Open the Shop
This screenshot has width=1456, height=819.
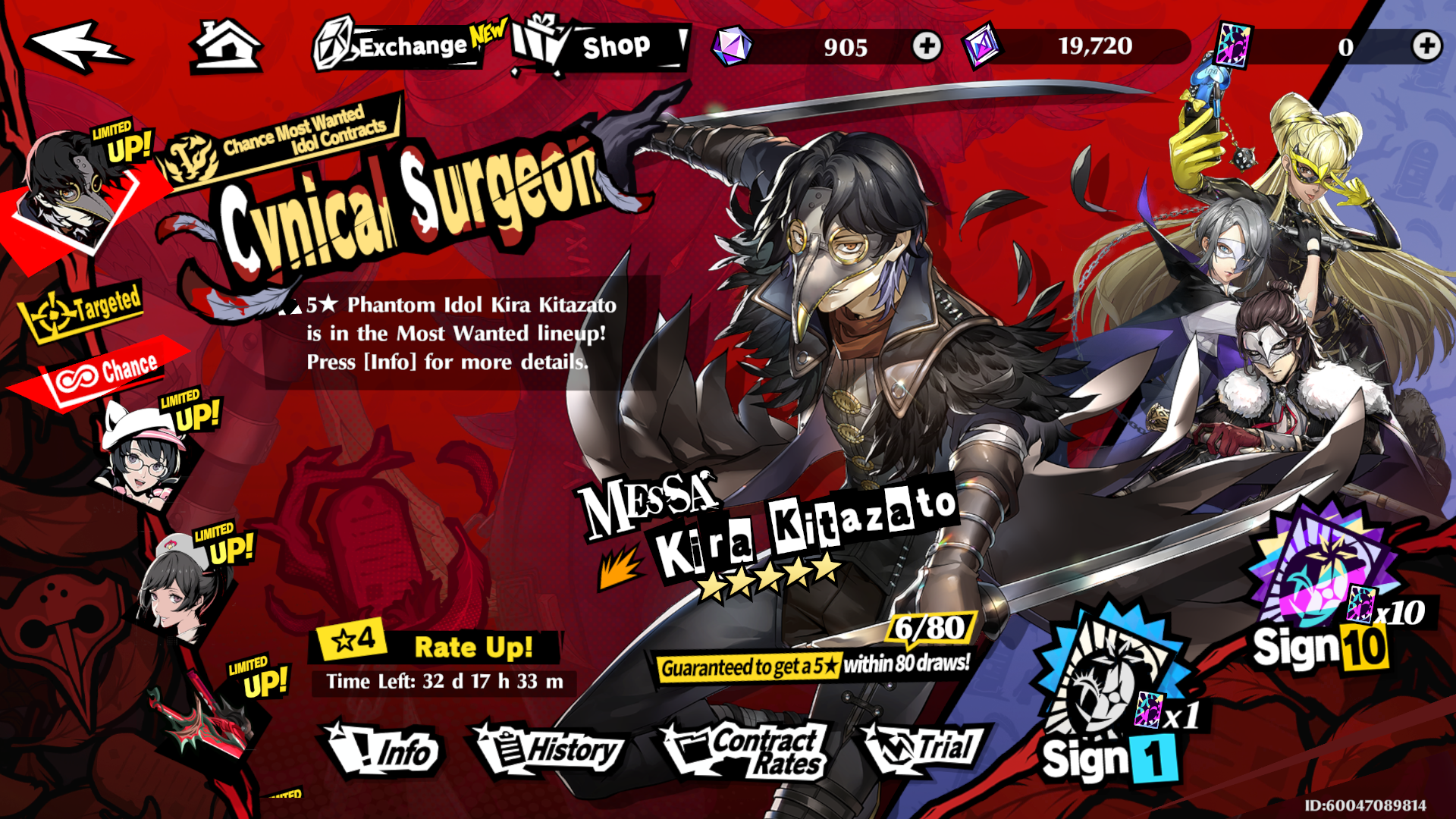tap(601, 47)
